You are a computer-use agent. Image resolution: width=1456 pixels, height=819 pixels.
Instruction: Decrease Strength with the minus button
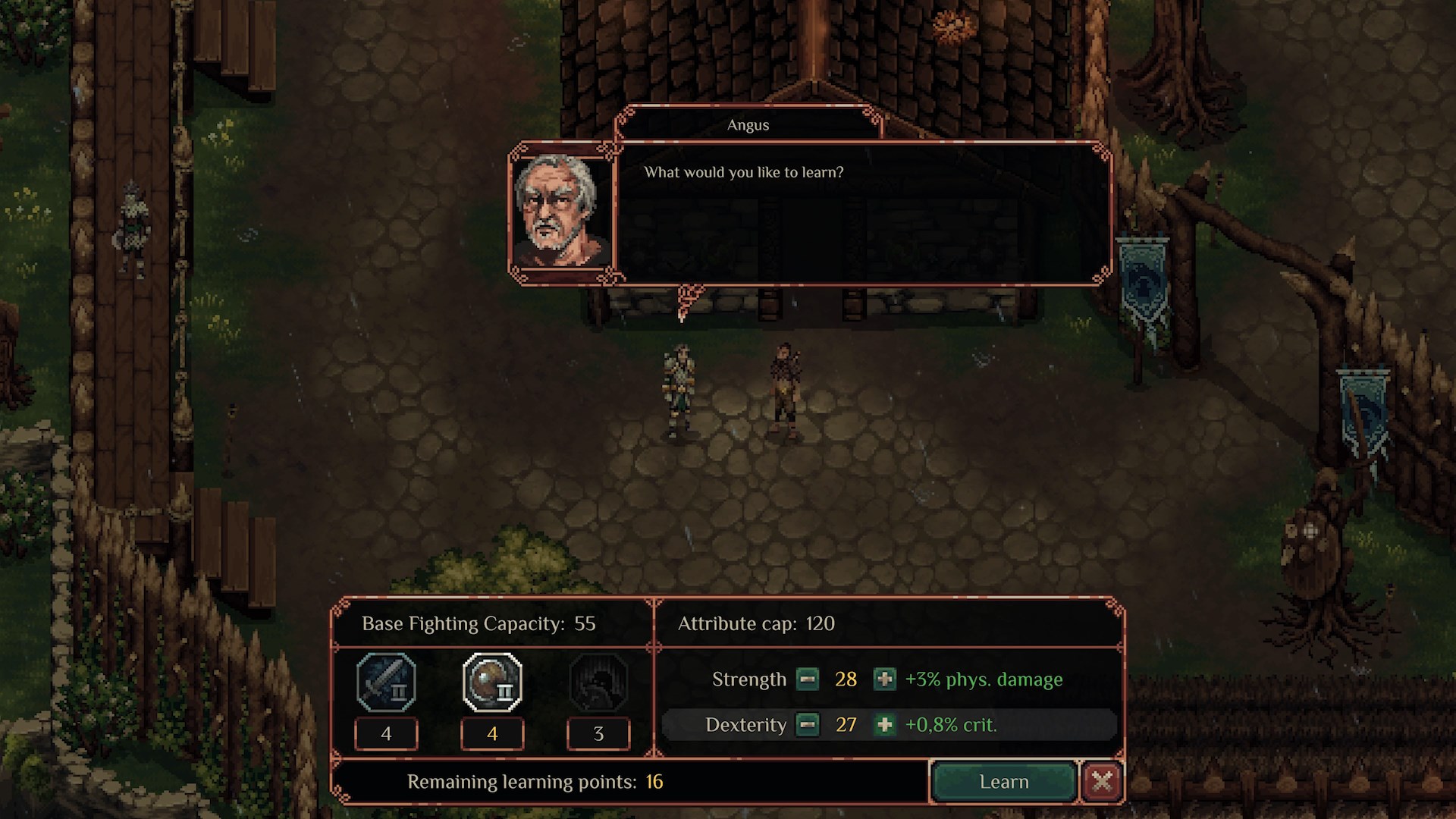pyautogui.click(x=808, y=679)
